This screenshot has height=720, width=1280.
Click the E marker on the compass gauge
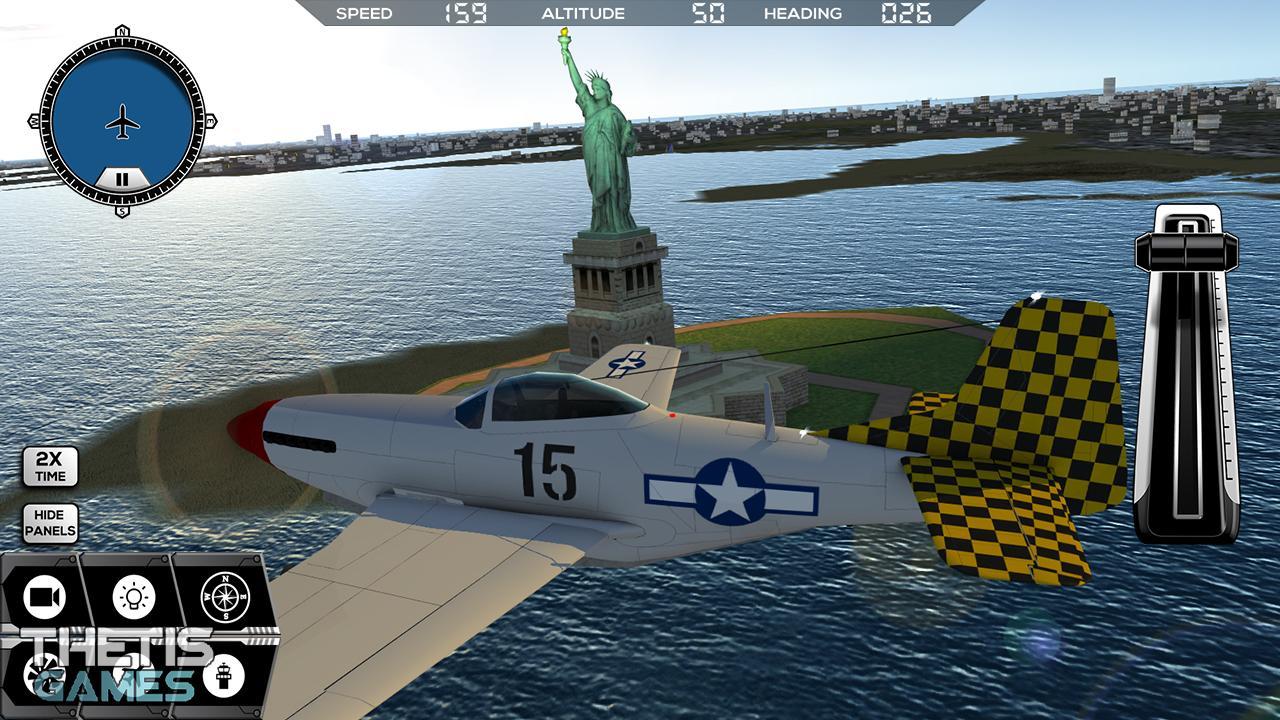click(x=210, y=120)
